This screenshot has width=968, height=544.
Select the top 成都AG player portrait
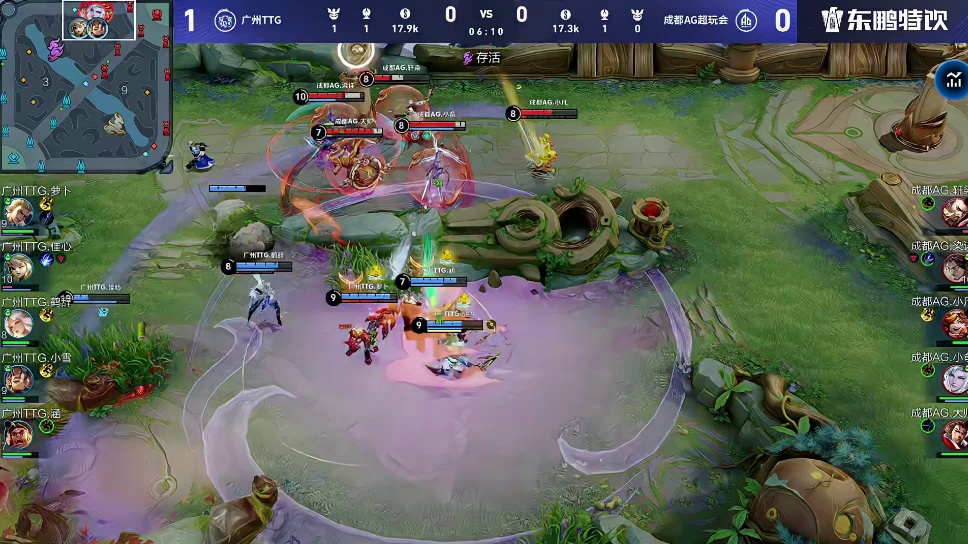955,211
